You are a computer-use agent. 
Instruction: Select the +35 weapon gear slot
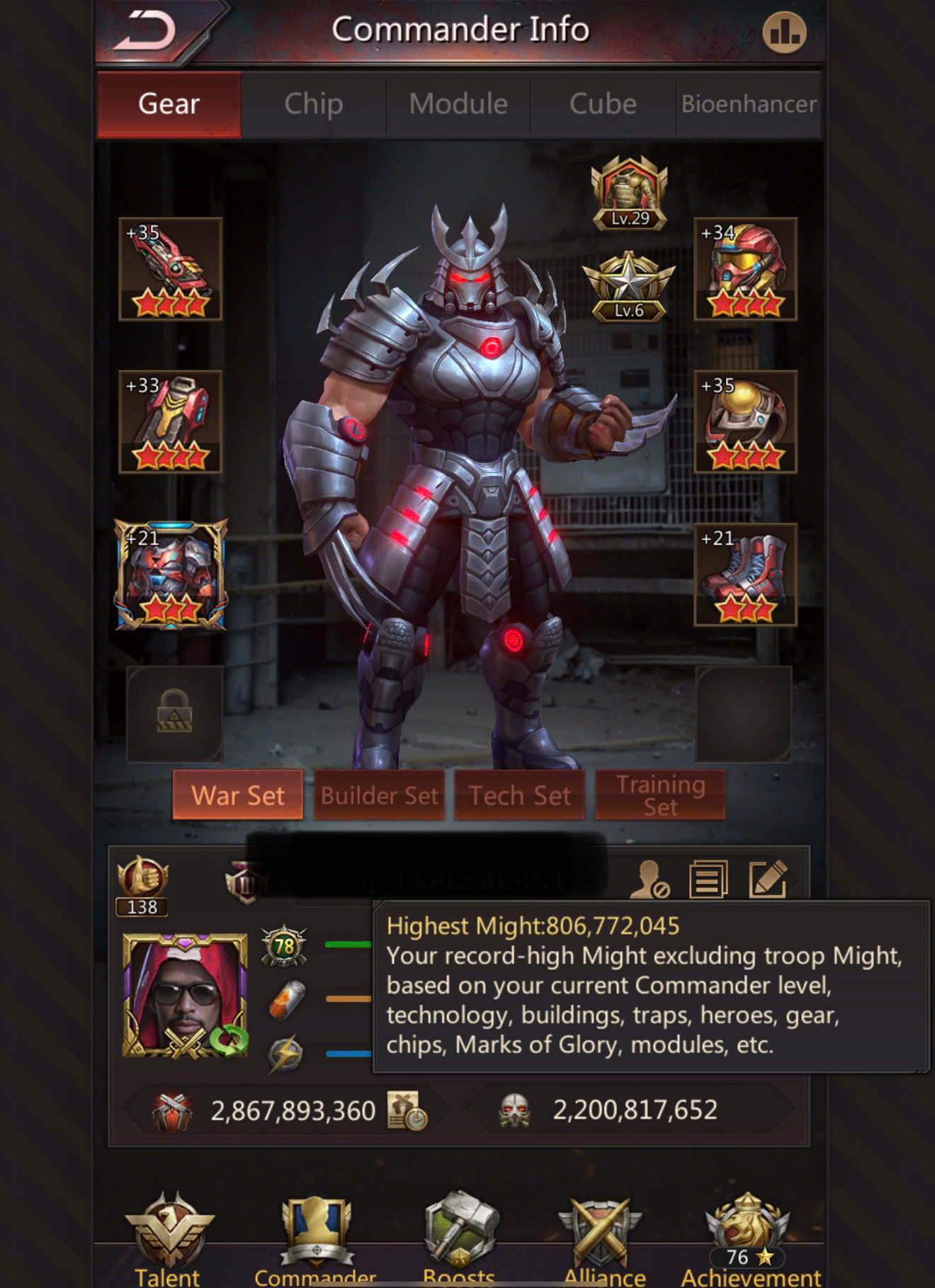coord(171,269)
